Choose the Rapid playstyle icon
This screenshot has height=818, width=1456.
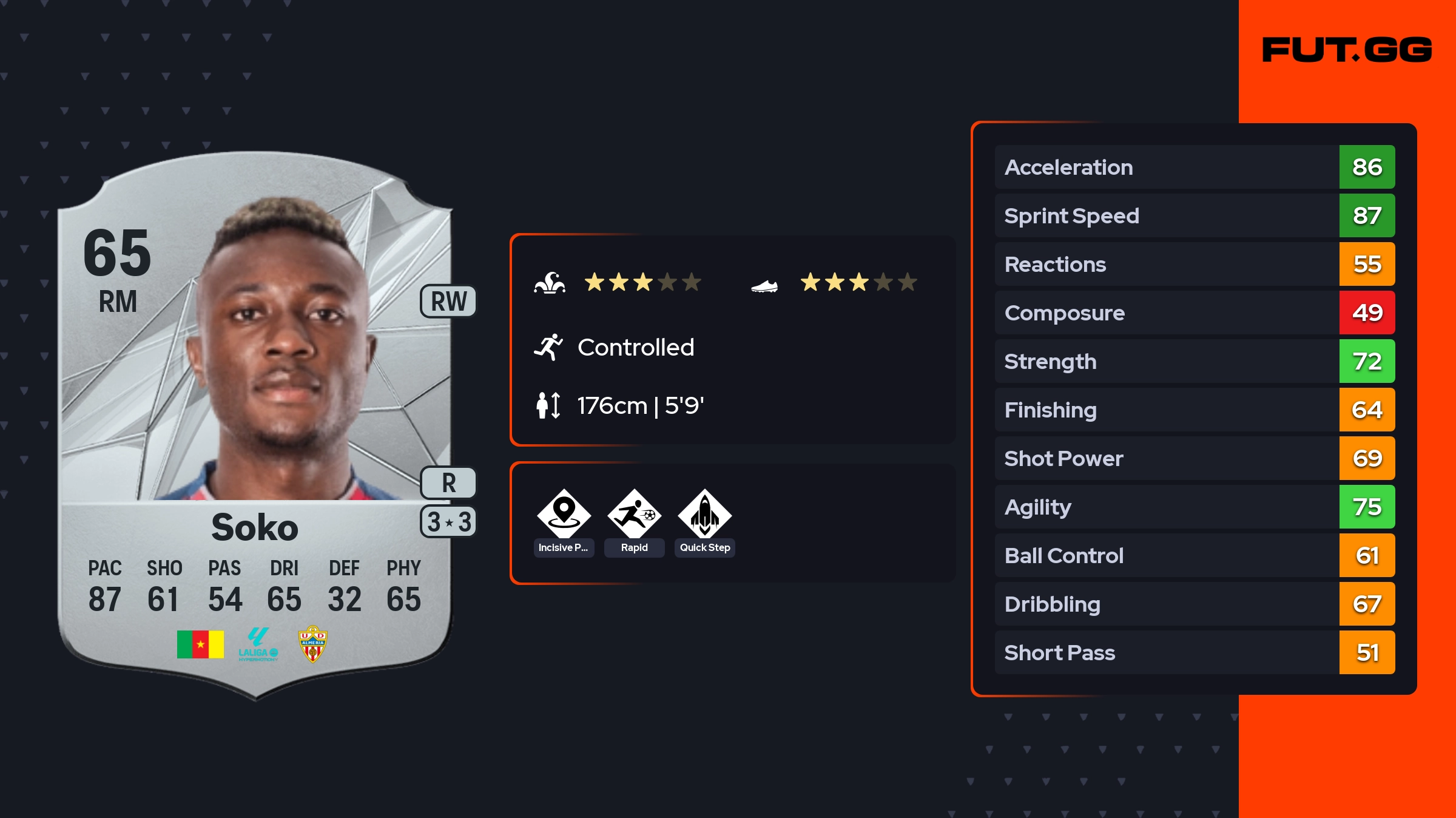634,515
